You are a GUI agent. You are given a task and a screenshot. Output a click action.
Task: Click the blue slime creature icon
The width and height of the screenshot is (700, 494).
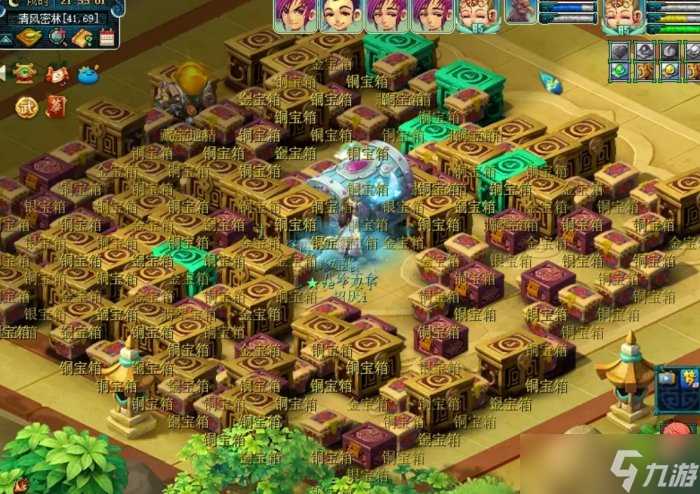pos(90,73)
